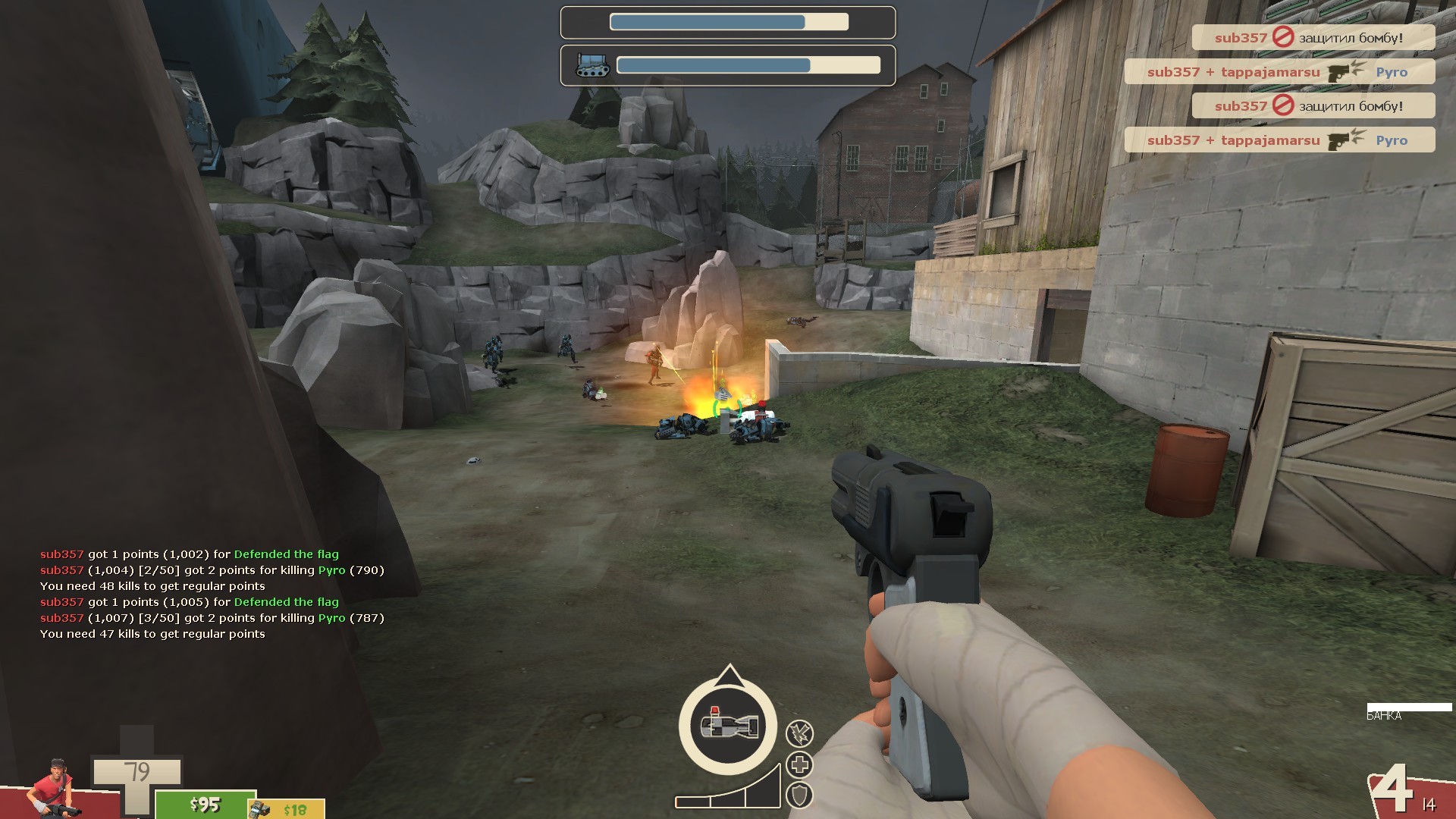Image resolution: width=1456 pixels, height=819 pixels.
Task: Click the bomb icon in the carrier HUD circle
Action: (x=728, y=726)
